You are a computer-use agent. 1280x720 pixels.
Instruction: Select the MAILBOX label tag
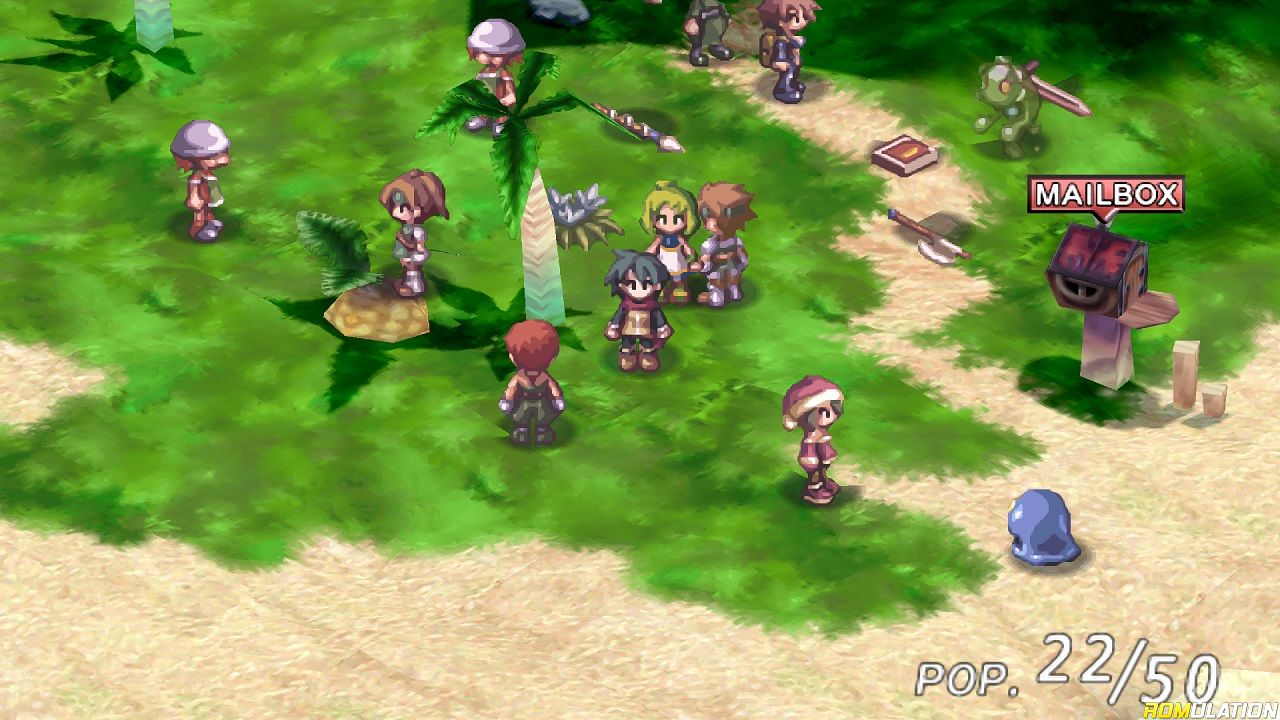[x=1105, y=195]
